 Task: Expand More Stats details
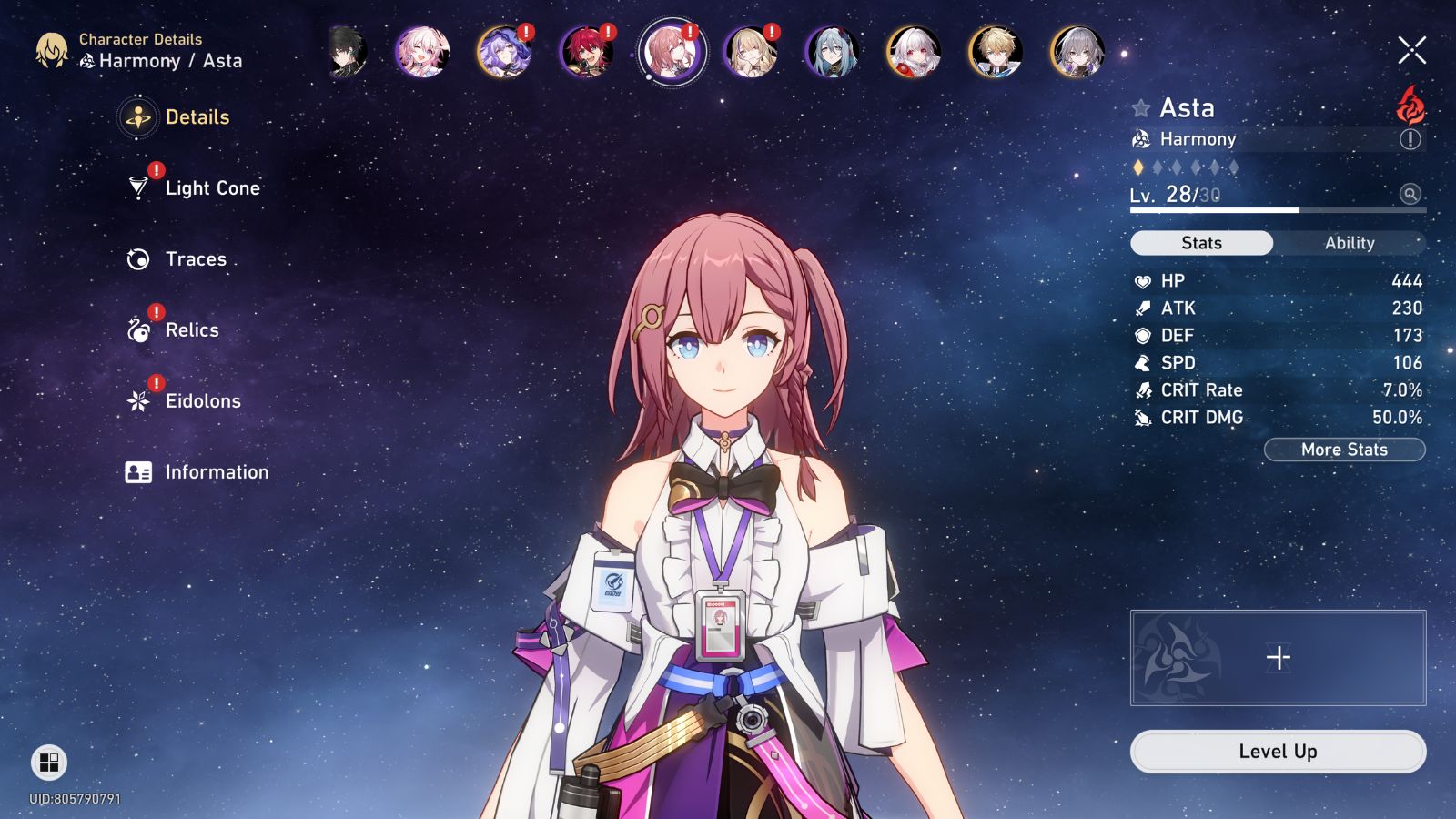click(x=1344, y=449)
